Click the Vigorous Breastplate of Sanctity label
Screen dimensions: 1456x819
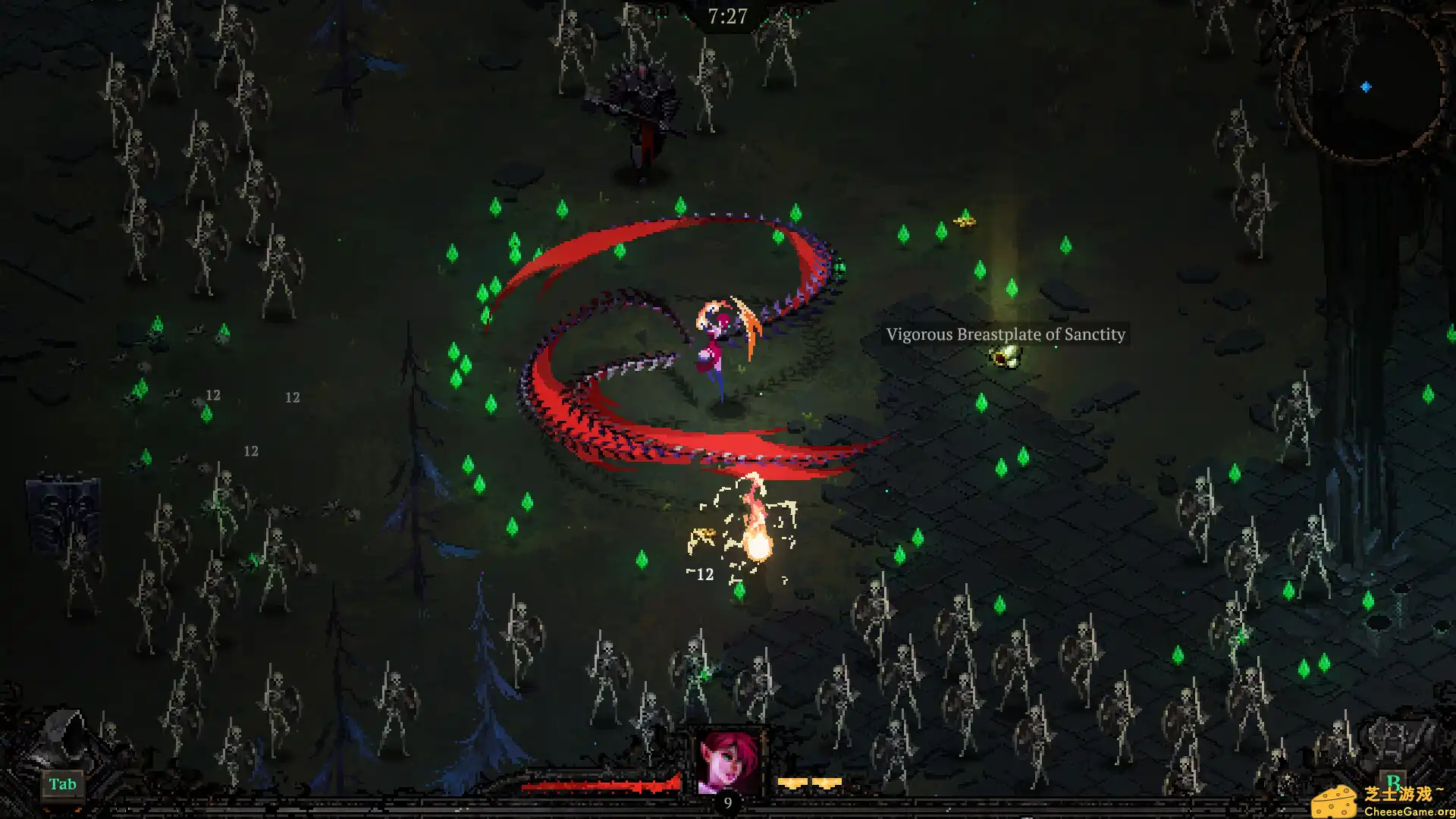[1006, 334]
